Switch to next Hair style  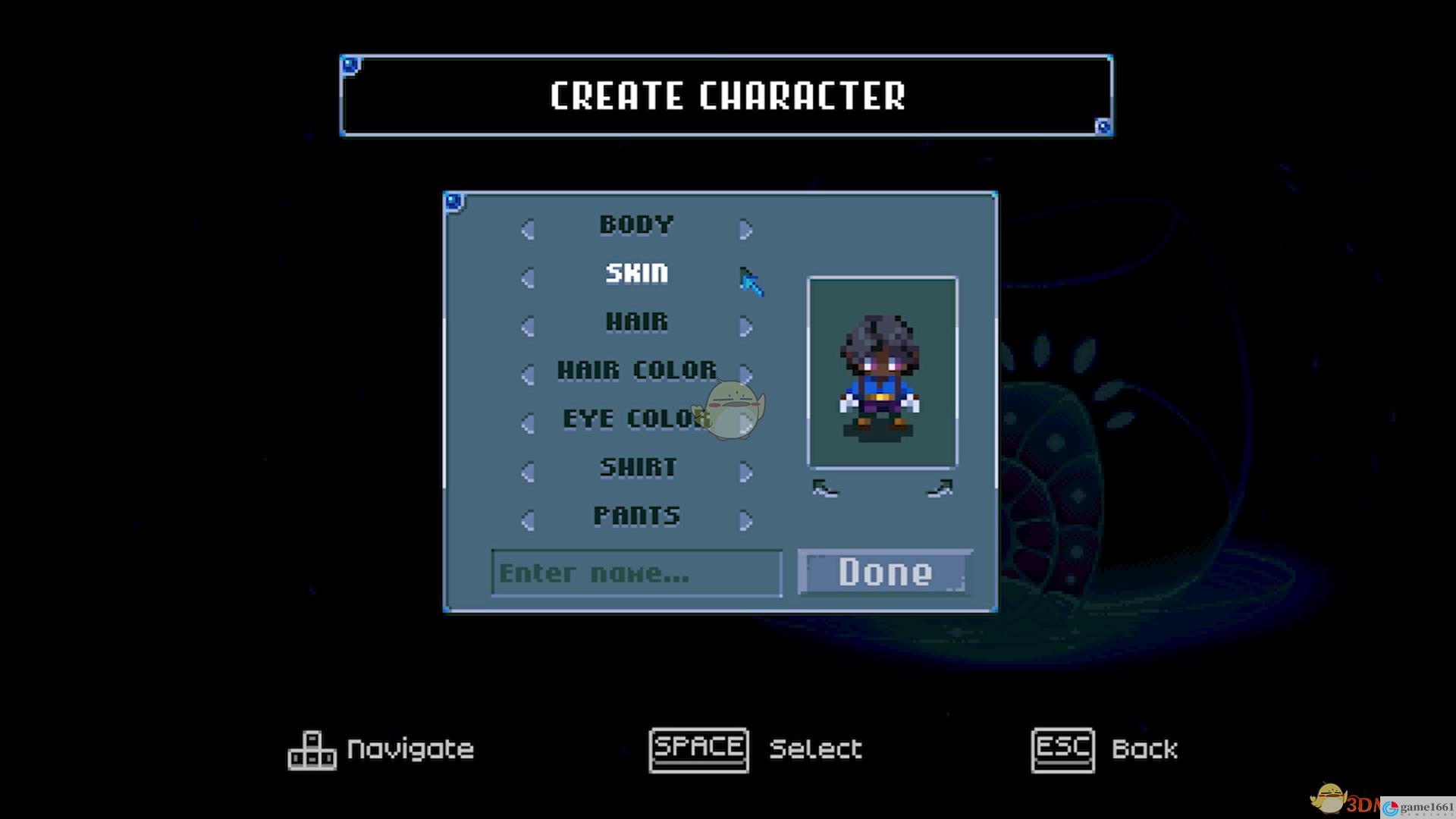click(x=745, y=326)
